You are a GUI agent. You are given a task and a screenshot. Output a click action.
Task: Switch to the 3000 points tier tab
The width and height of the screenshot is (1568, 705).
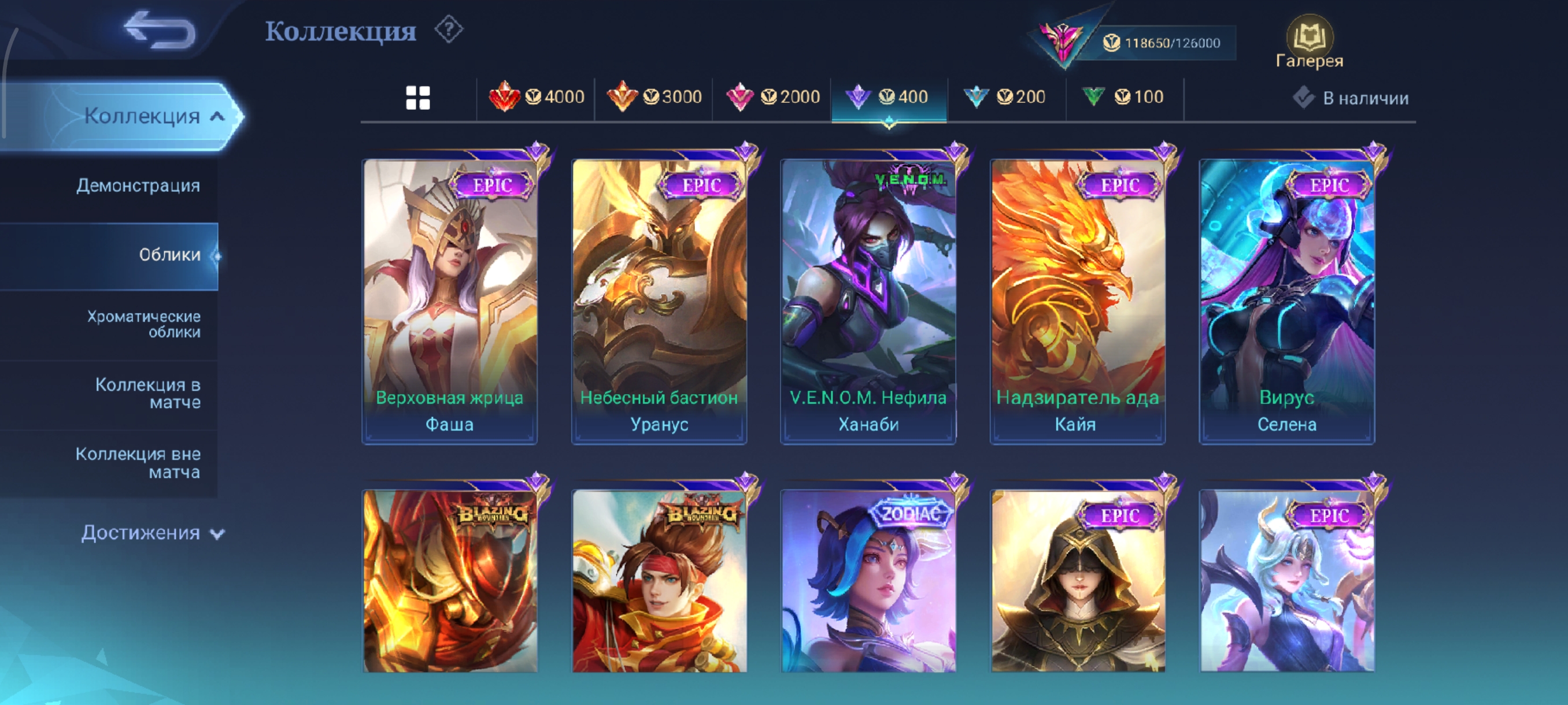(x=654, y=97)
